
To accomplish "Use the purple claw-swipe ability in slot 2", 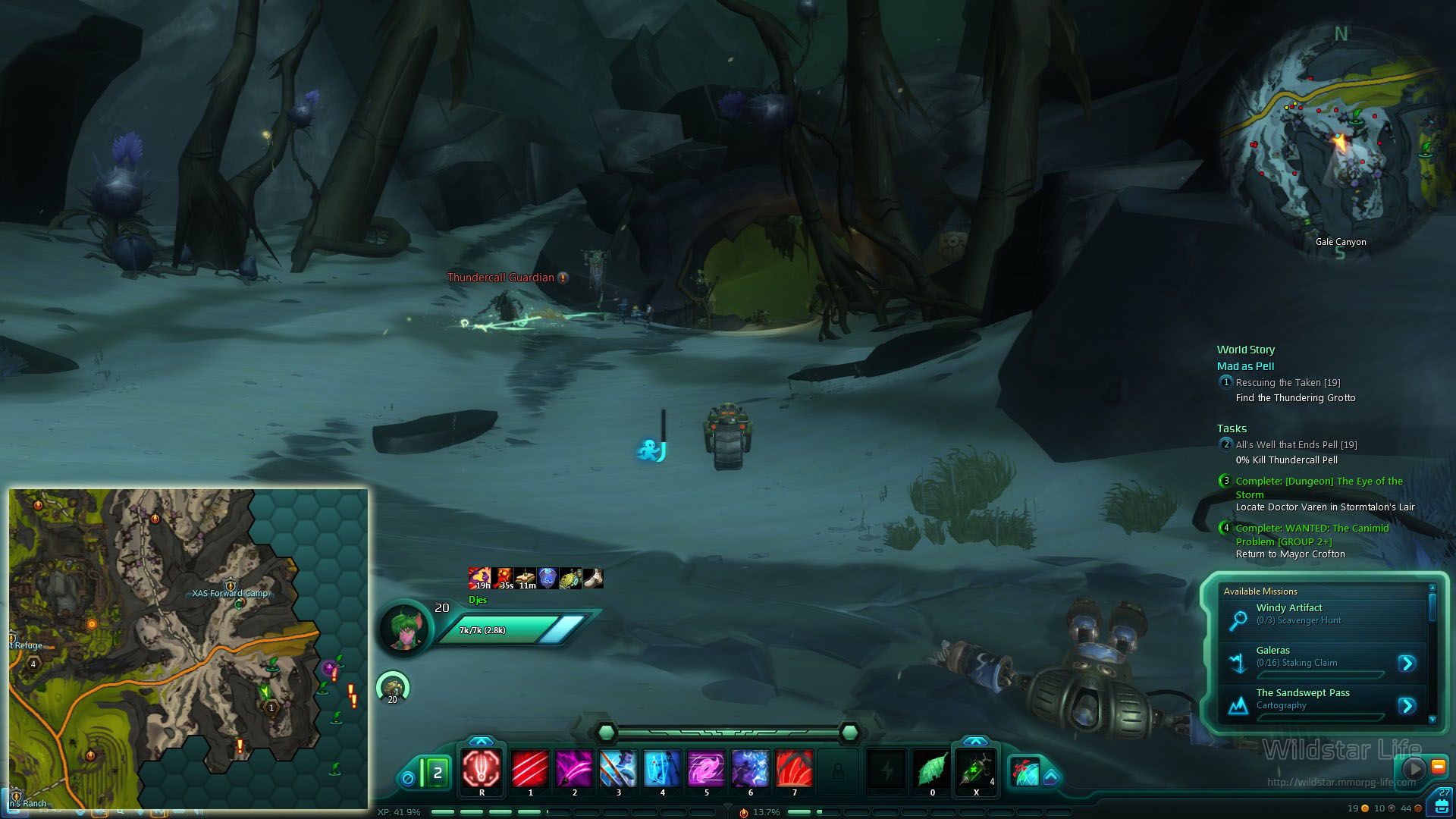I will pyautogui.click(x=574, y=769).
